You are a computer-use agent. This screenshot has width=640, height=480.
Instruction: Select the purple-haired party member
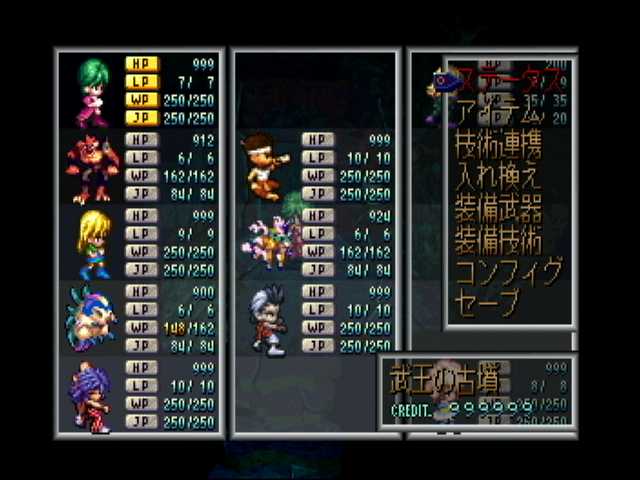(92, 396)
